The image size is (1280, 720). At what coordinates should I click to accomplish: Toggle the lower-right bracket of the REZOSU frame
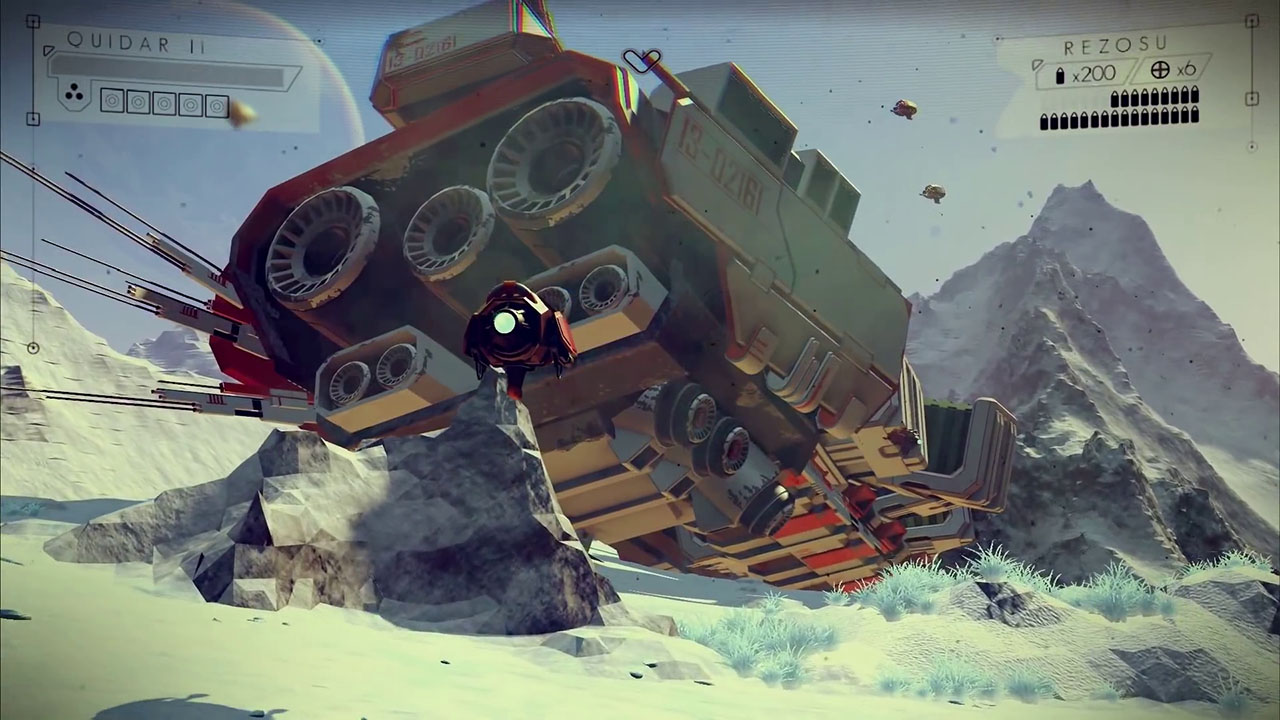coord(1253,97)
